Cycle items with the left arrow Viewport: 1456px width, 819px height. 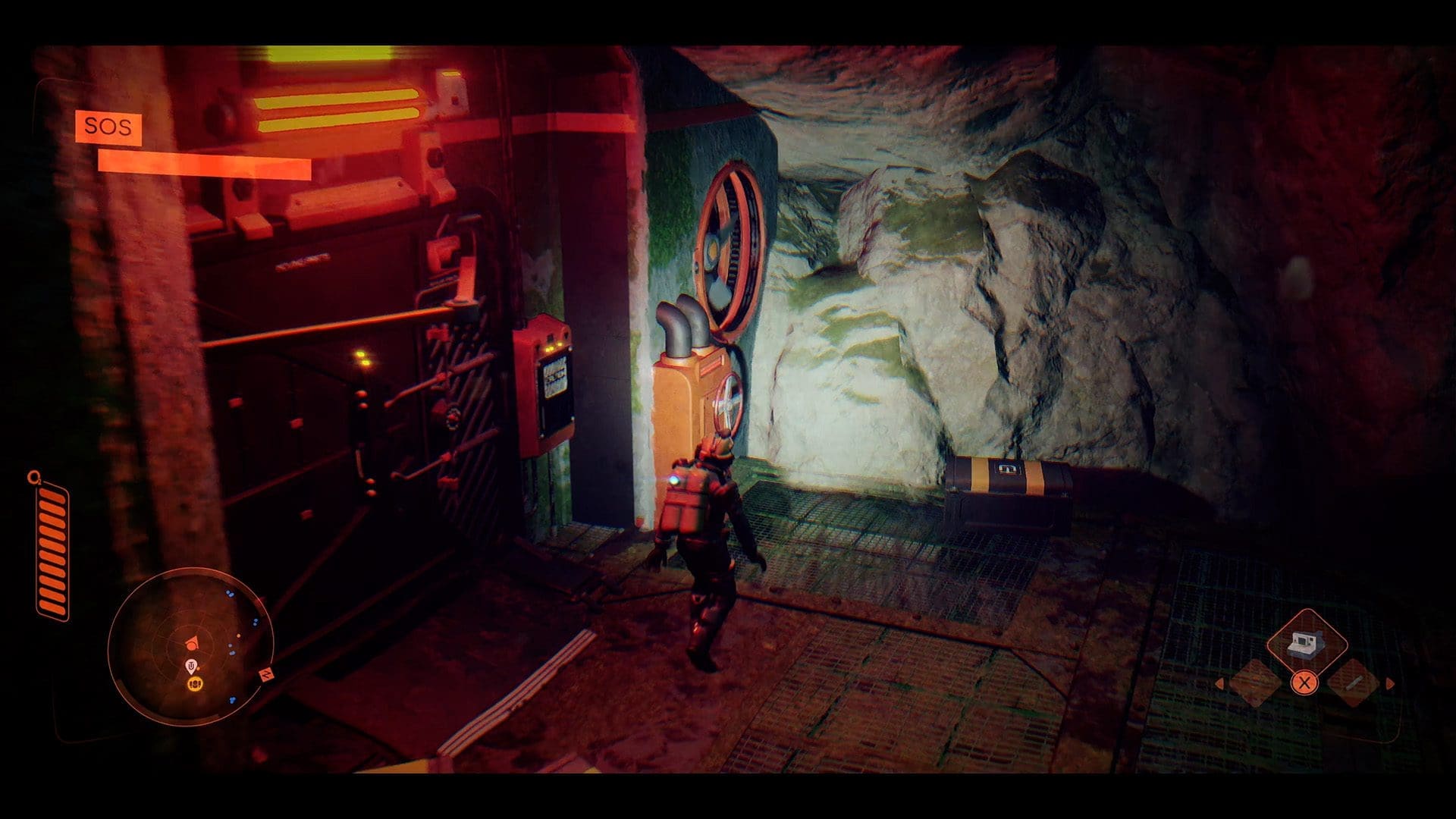pos(1219,684)
